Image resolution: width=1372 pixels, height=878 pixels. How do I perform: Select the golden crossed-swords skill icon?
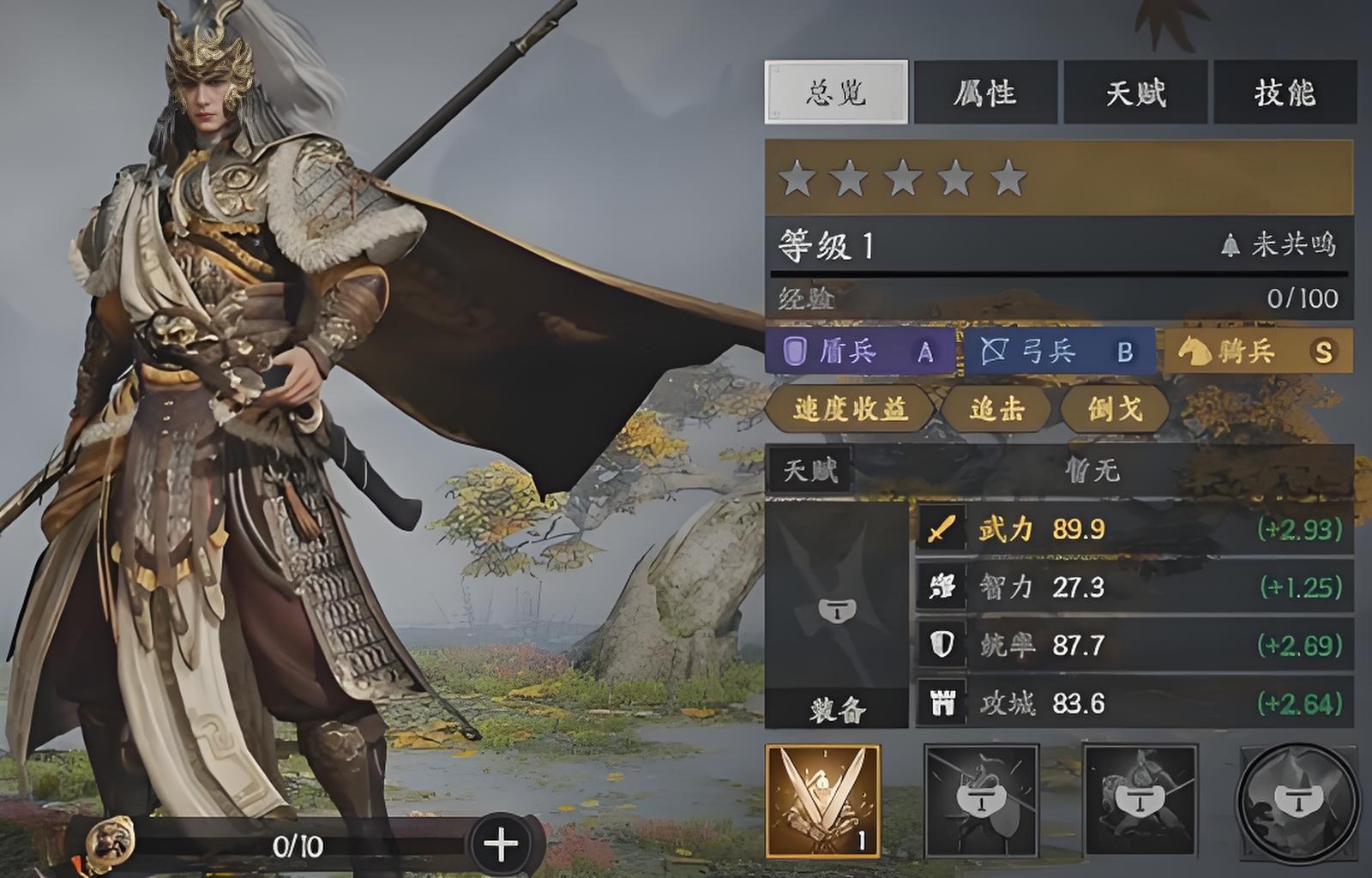point(822,801)
